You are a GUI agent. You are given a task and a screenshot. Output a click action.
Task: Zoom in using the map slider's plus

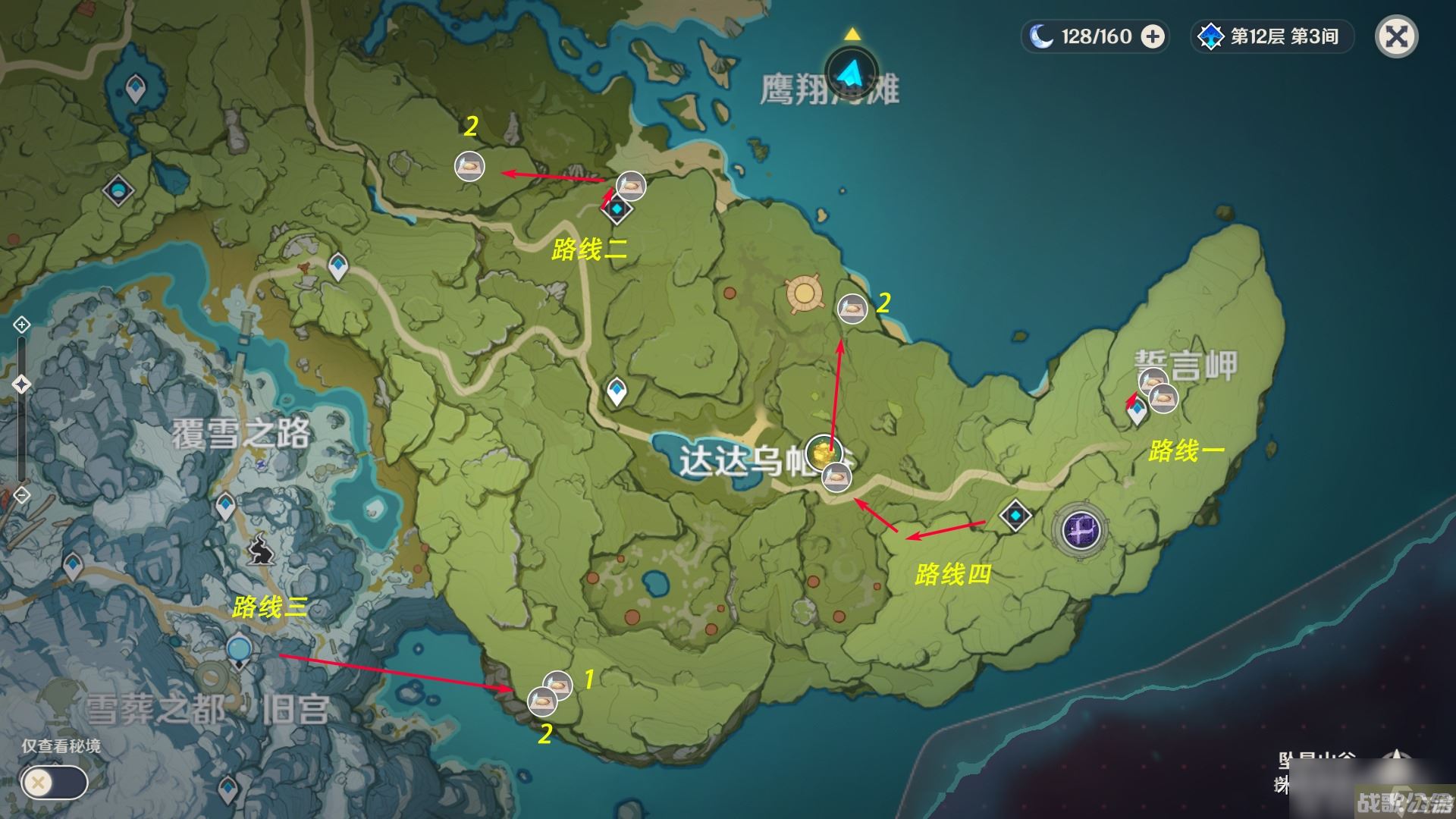click(21, 325)
